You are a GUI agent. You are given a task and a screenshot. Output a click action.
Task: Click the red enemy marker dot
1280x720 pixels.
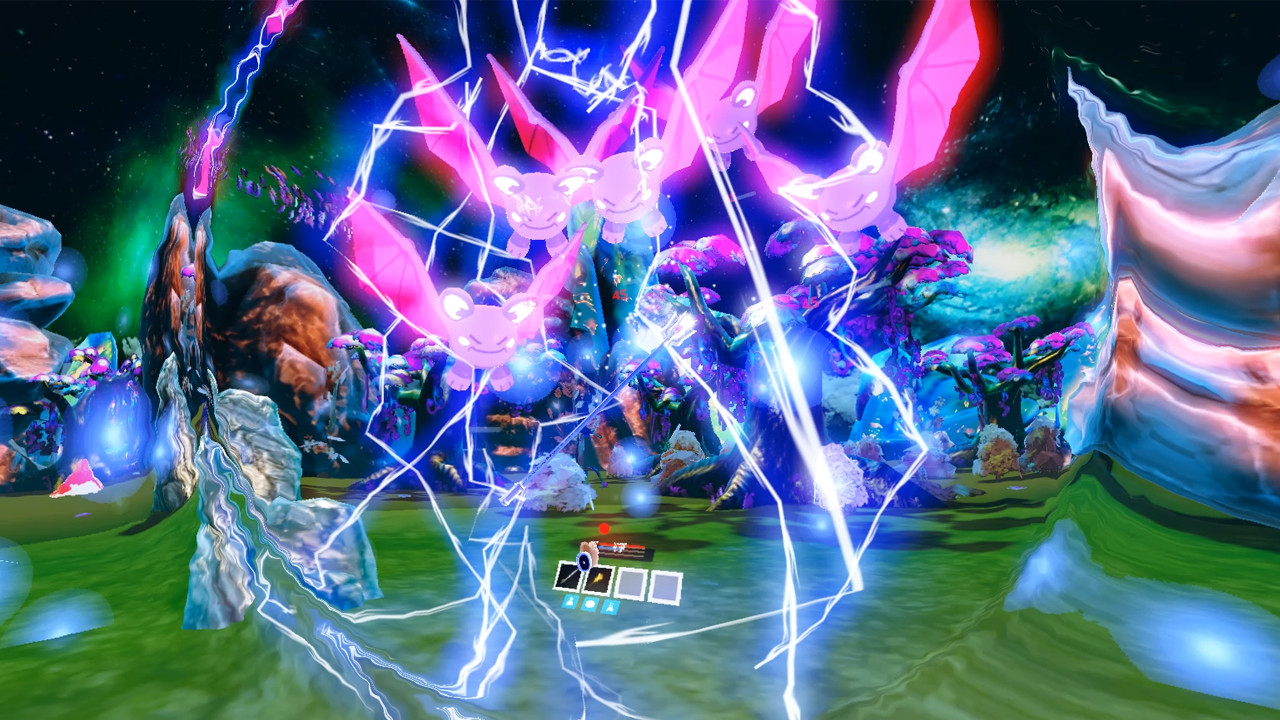(604, 527)
